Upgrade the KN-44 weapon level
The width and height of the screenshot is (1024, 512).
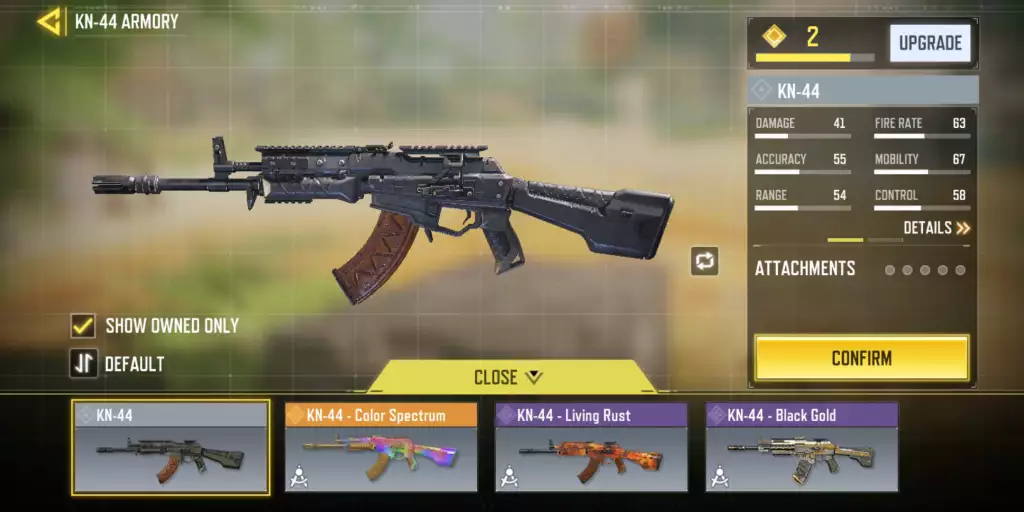[x=930, y=43]
